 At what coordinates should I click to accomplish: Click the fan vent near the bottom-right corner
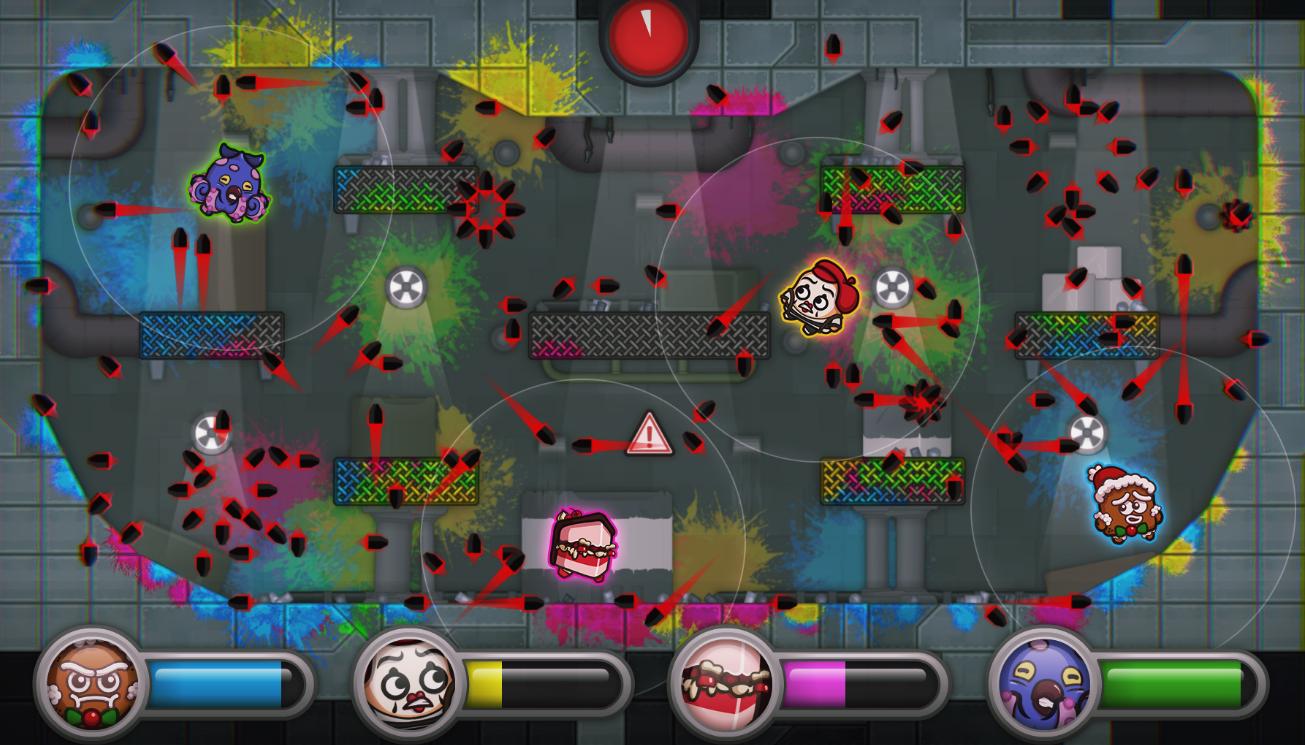1089,433
